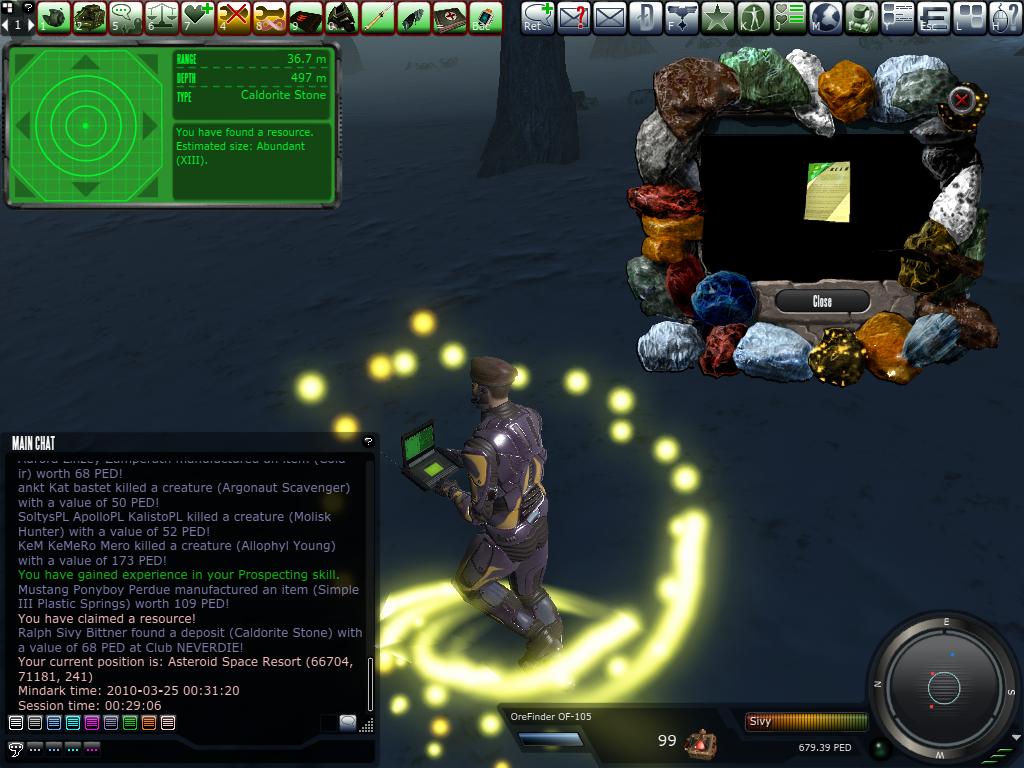
Task: Show the avatar figure panel
Action: tap(753, 16)
